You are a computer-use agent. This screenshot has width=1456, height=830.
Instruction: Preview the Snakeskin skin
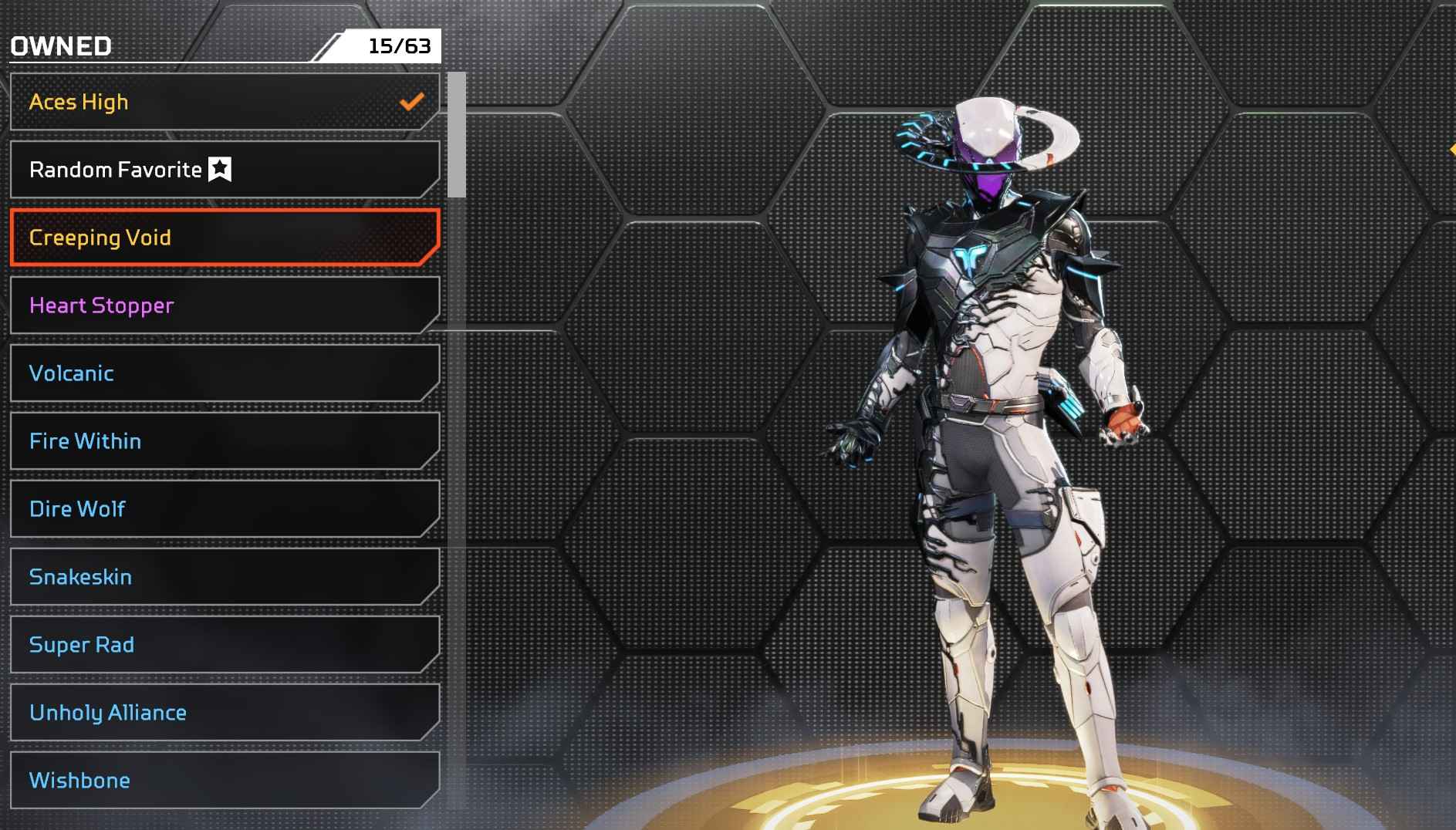(x=224, y=577)
